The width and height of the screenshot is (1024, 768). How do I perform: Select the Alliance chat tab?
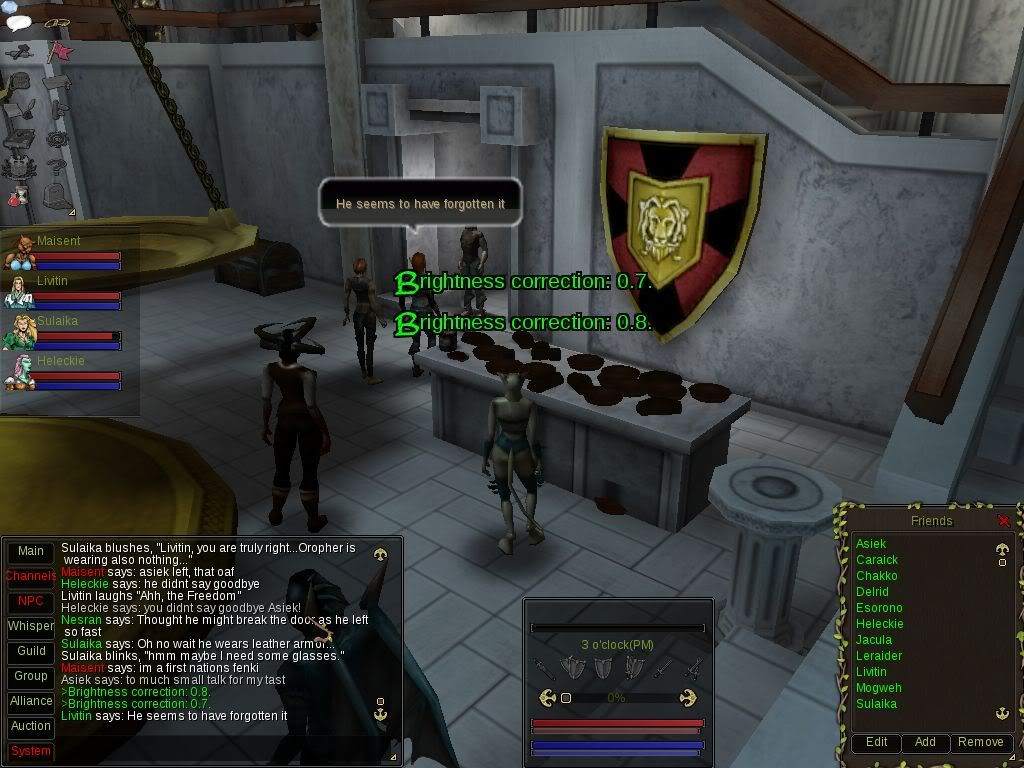click(31, 702)
